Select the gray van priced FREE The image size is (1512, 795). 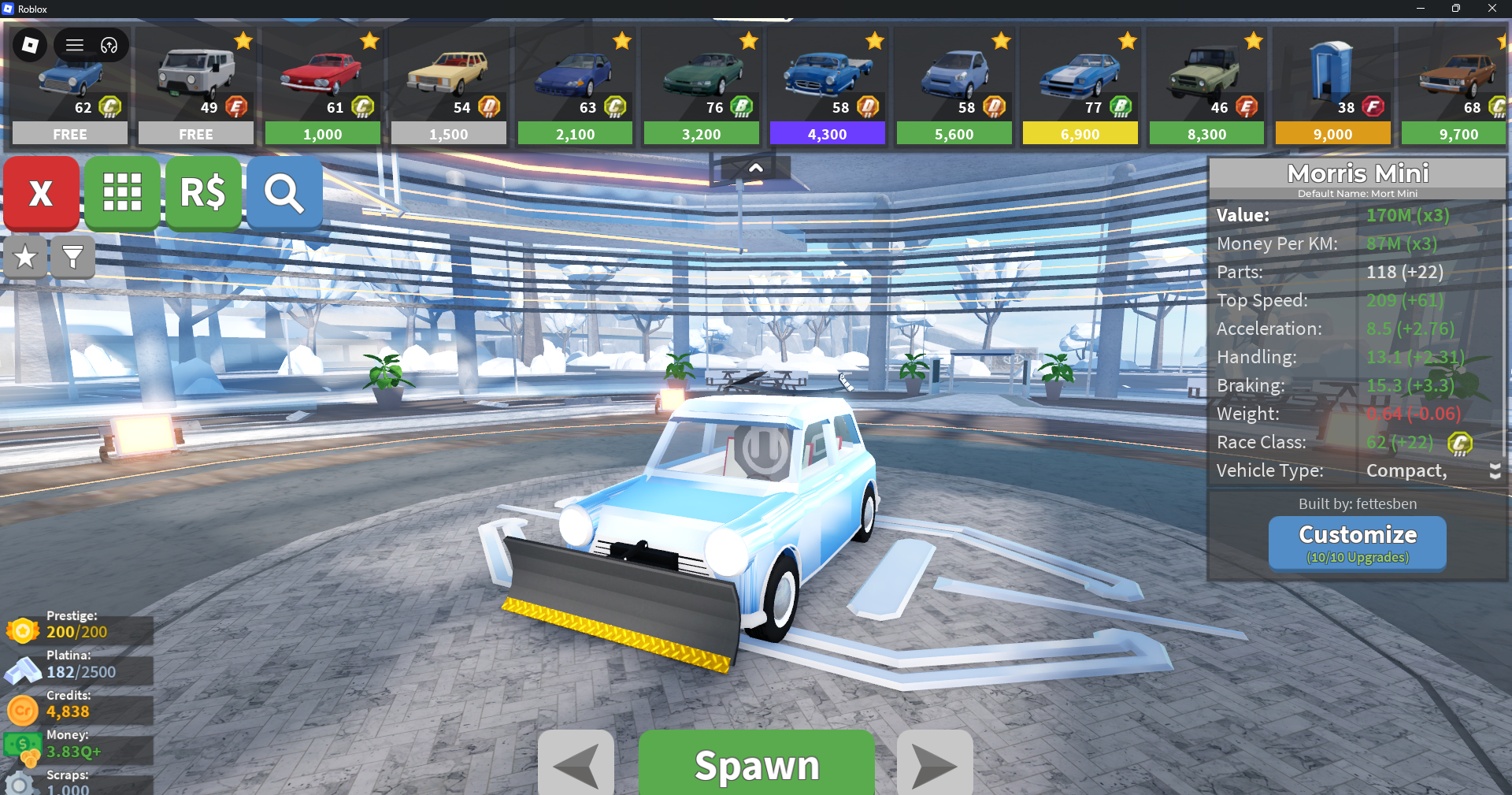pyautogui.click(x=196, y=87)
